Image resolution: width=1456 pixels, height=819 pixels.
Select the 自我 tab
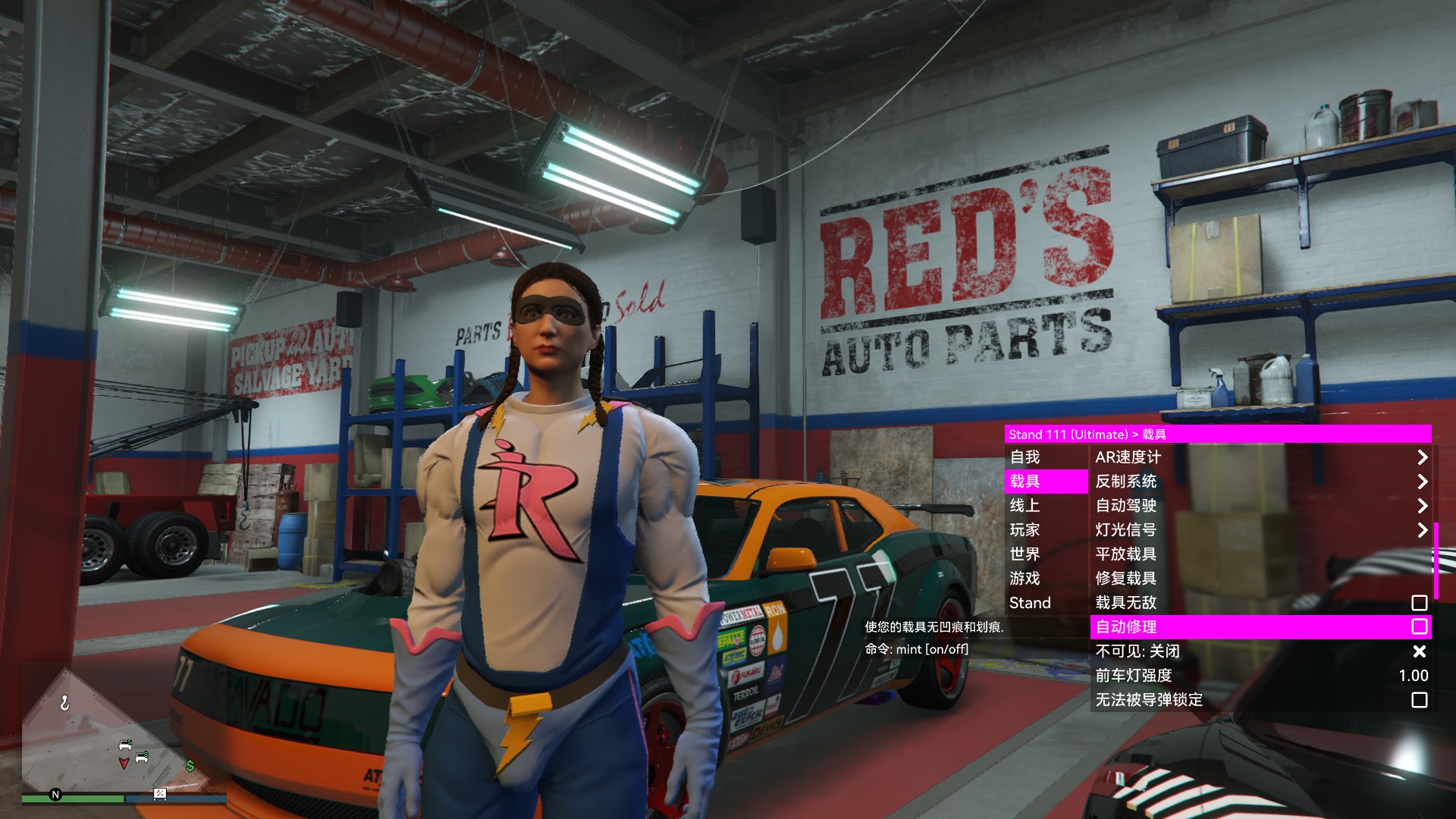(x=1046, y=457)
